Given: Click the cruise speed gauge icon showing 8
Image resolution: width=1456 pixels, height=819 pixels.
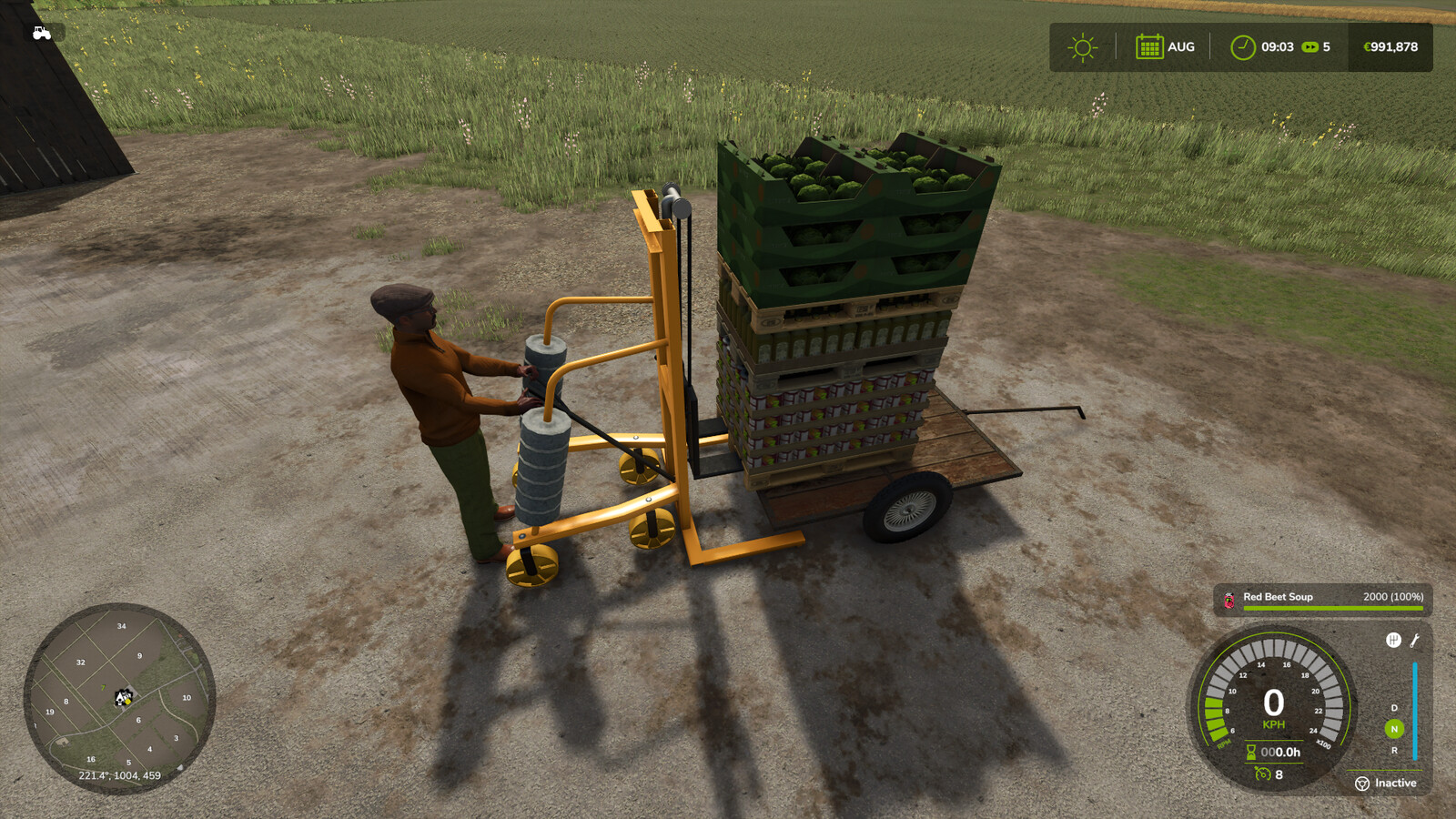Looking at the screenshot, I should click(1262, 774).
